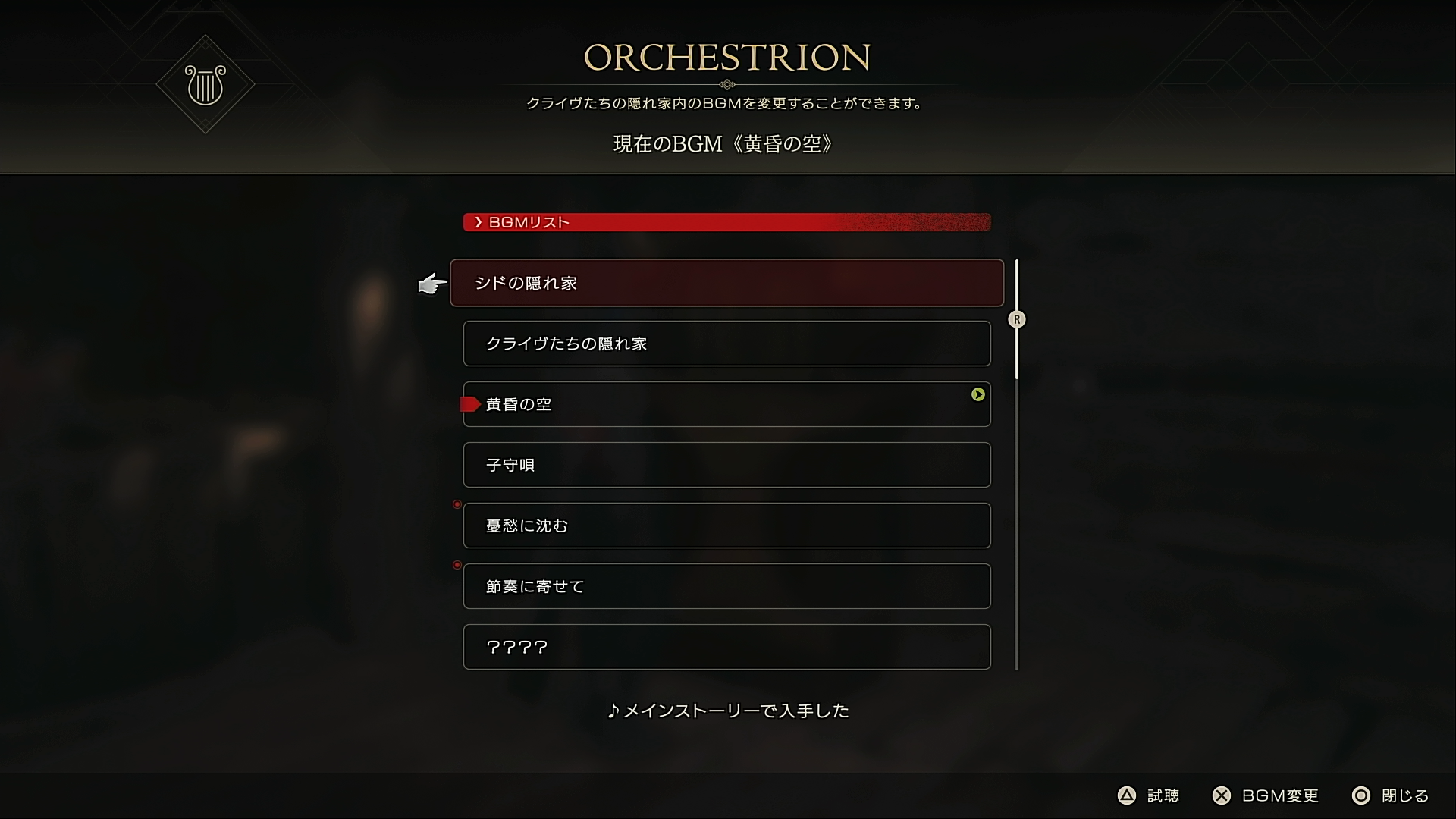The height and width of the screenshot is (819, 1456).
Task: Select the locked ???? track entry
Action: pos(726,647)
